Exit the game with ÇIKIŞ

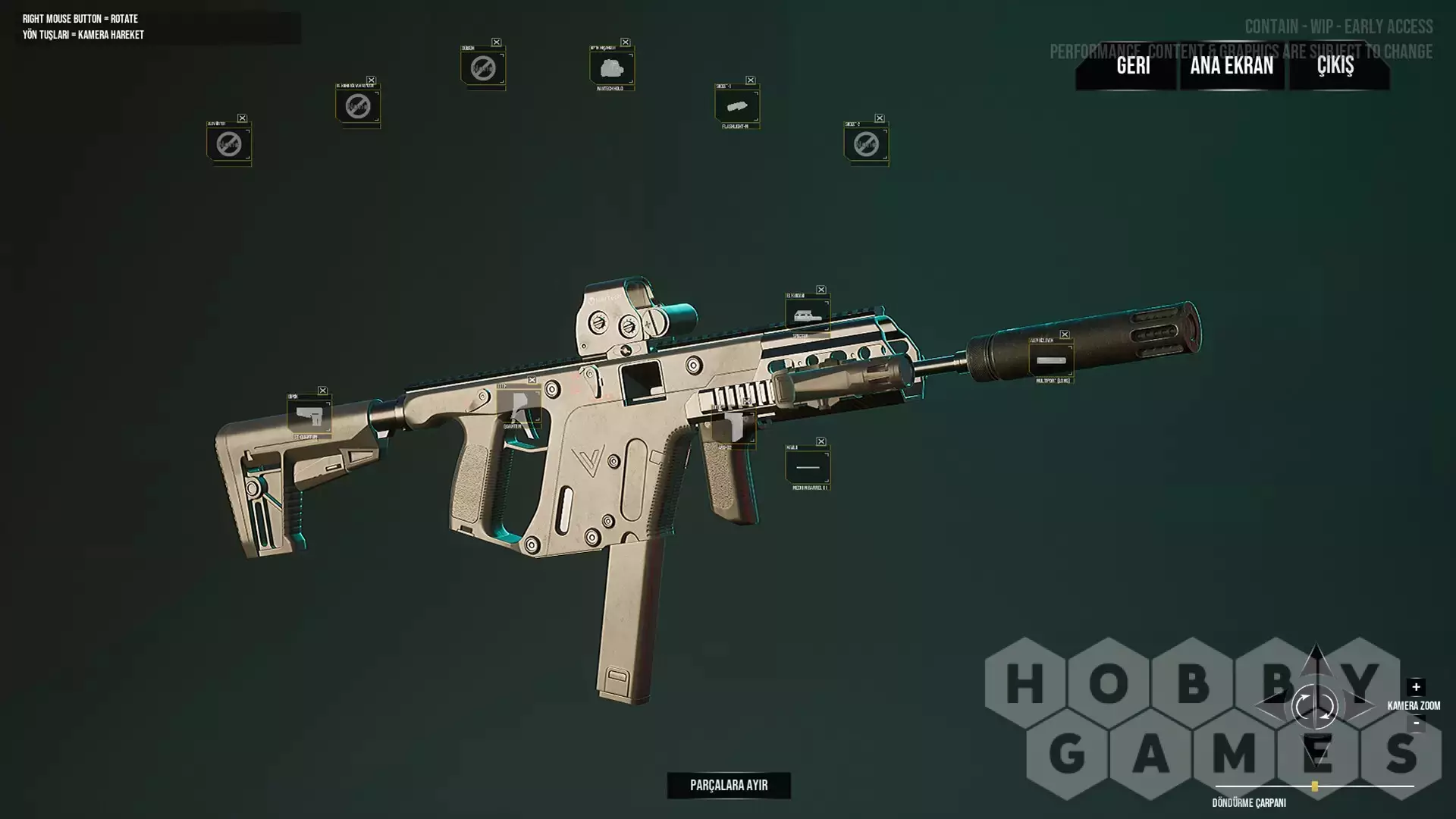pyautogui.click(x=1335, y=66)
